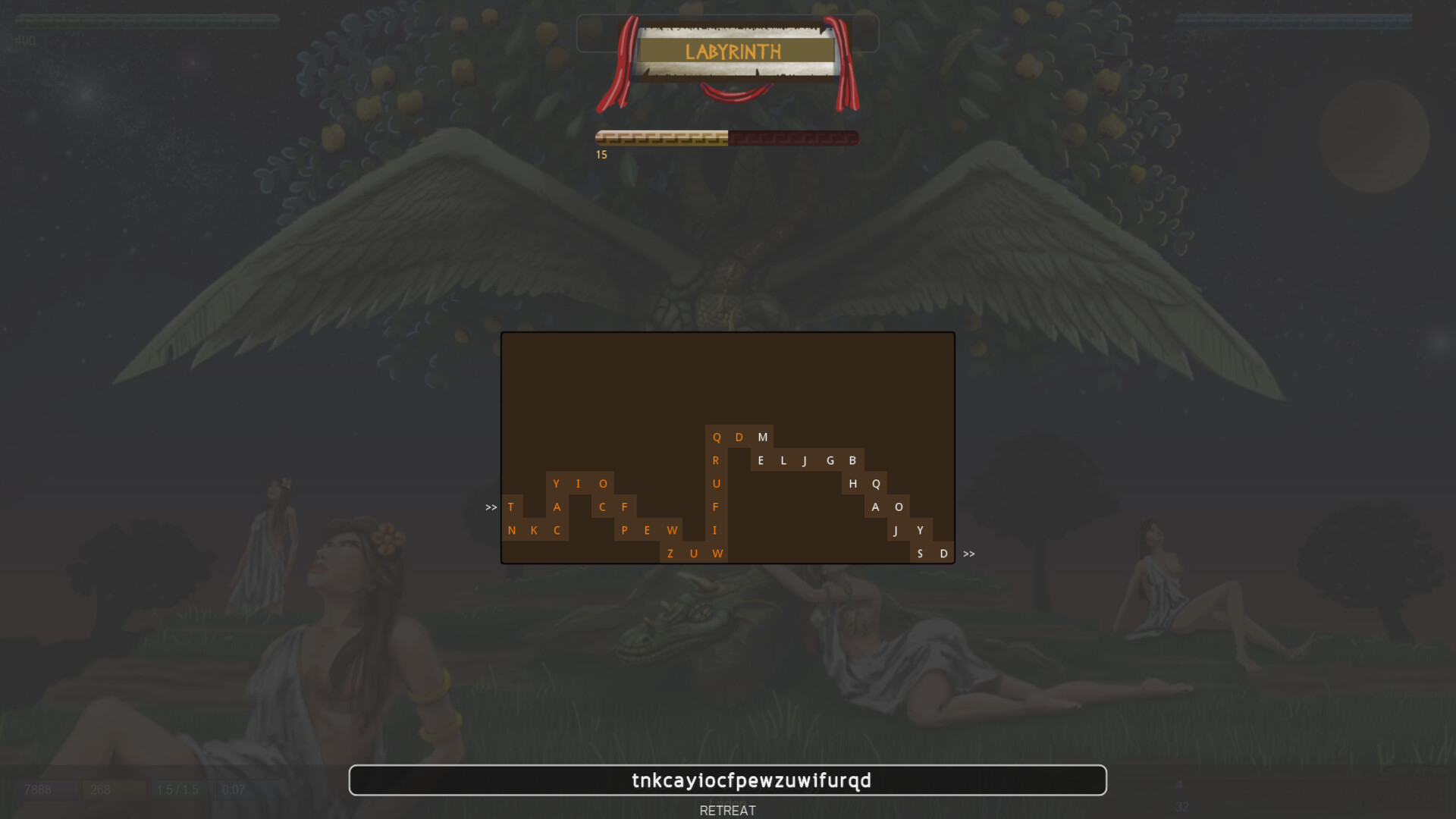The width and height of the screenshot is (1456, 819).
Task: Click the E L J letter sequence start
Action: pyautogui.click(x=761, y=460)
